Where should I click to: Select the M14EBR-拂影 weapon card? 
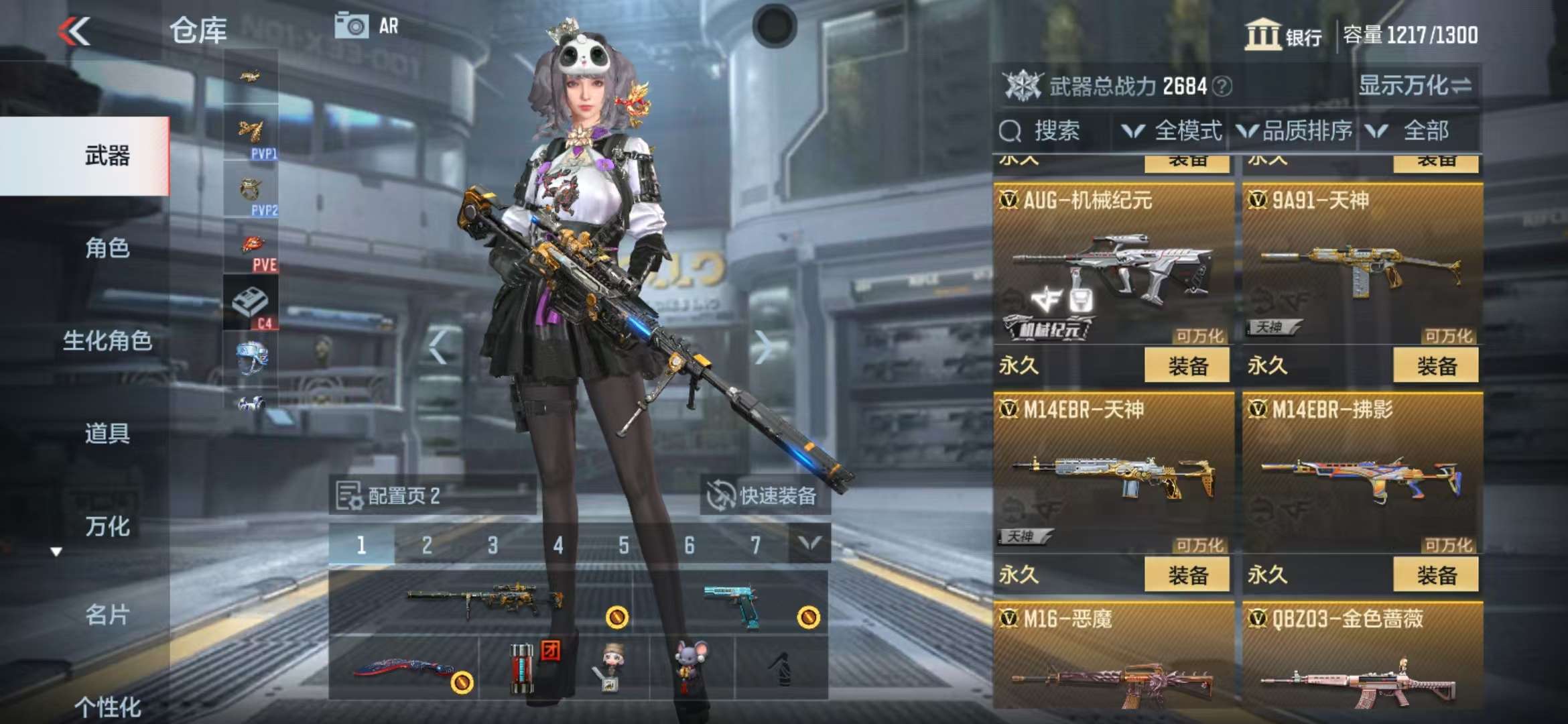pos(1362,476)
